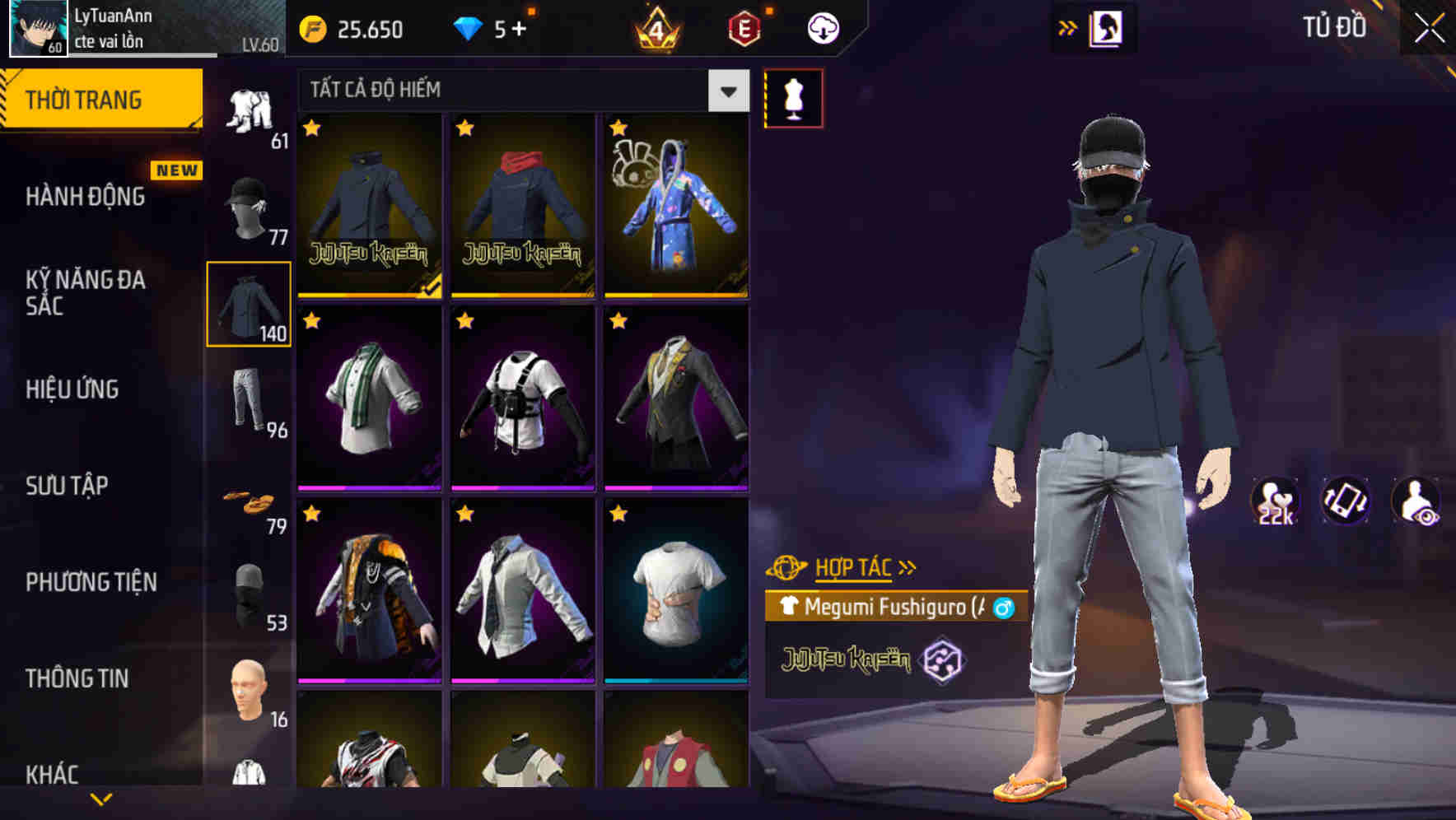Viewport: 1456px width, 820px height.
Task: Expand the chevrons next to the photo icon
Action: tap(1067, 27)
